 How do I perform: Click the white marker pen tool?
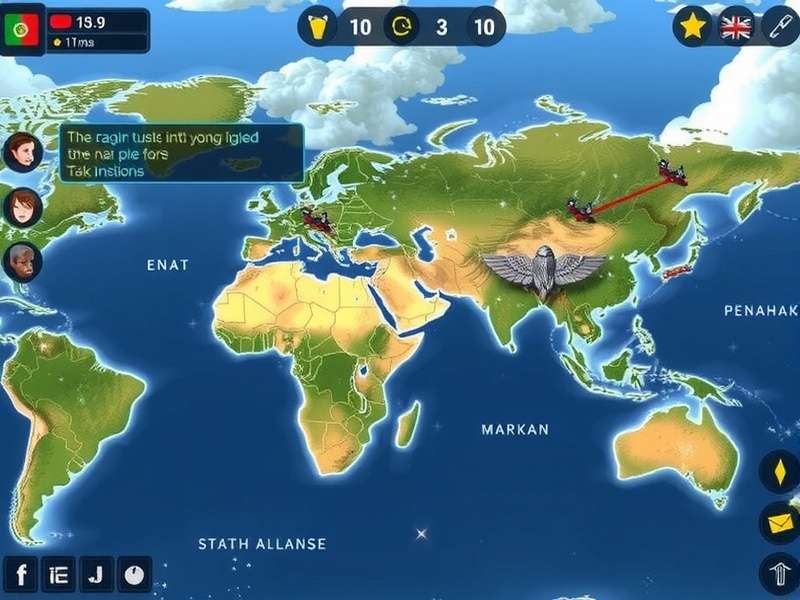coord(780,26)
